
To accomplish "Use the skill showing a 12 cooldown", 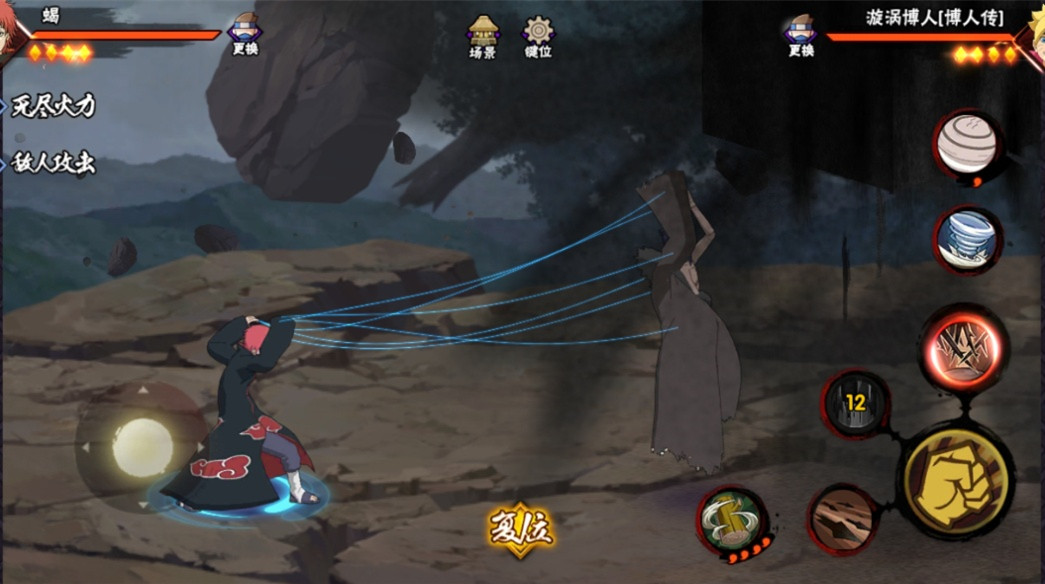I will coord(855,403).
